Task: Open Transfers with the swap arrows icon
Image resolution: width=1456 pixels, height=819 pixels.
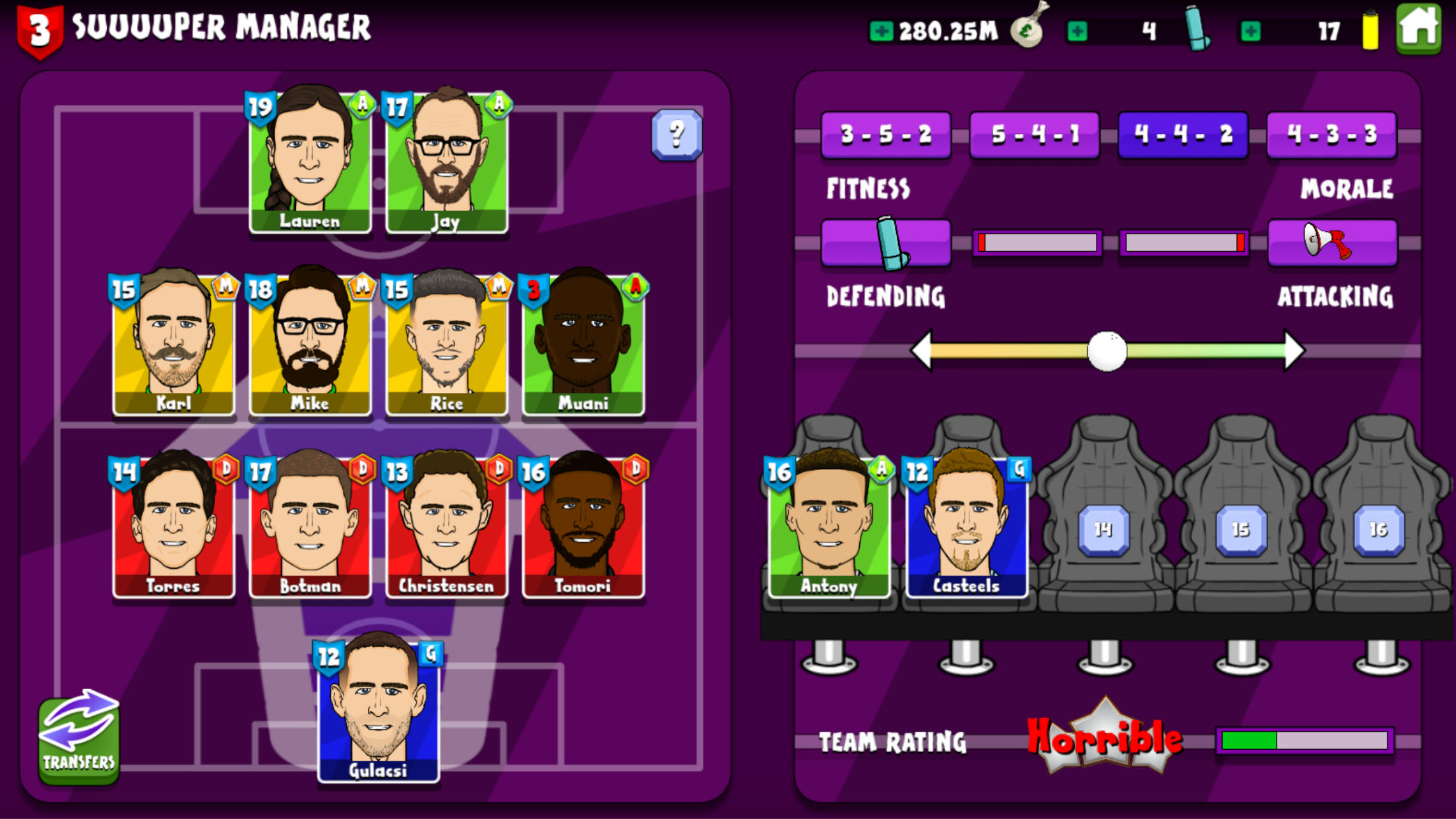Action: point(78,739)
